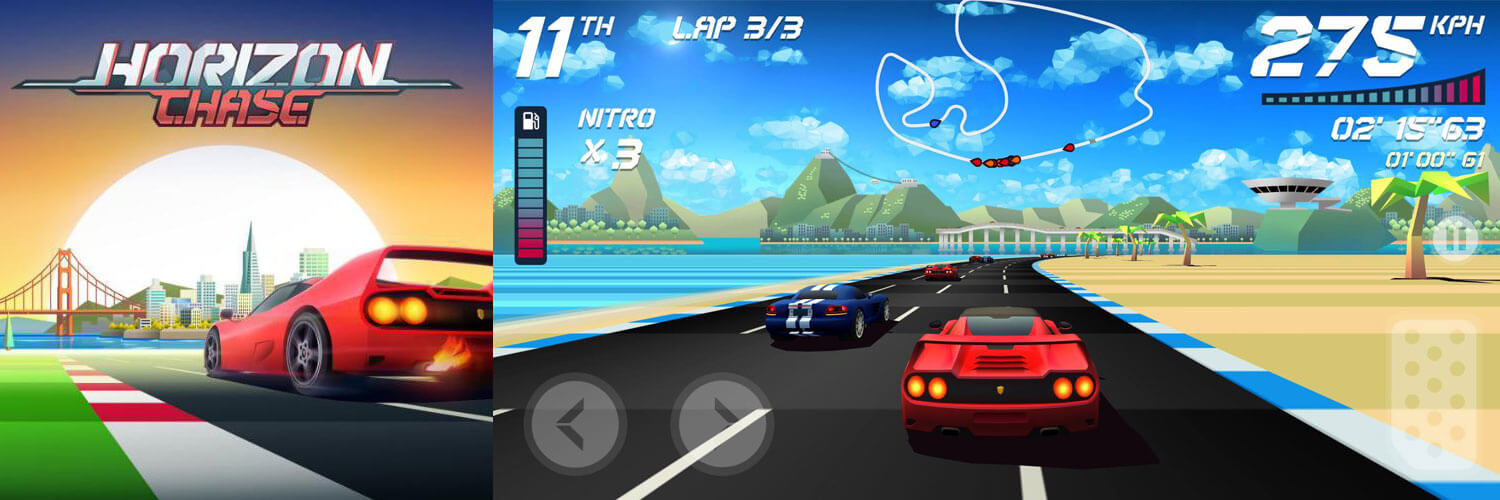Click the track outline minimap
The width and height of the screenshot is (1500, 500).
[x=1010, y=85]
